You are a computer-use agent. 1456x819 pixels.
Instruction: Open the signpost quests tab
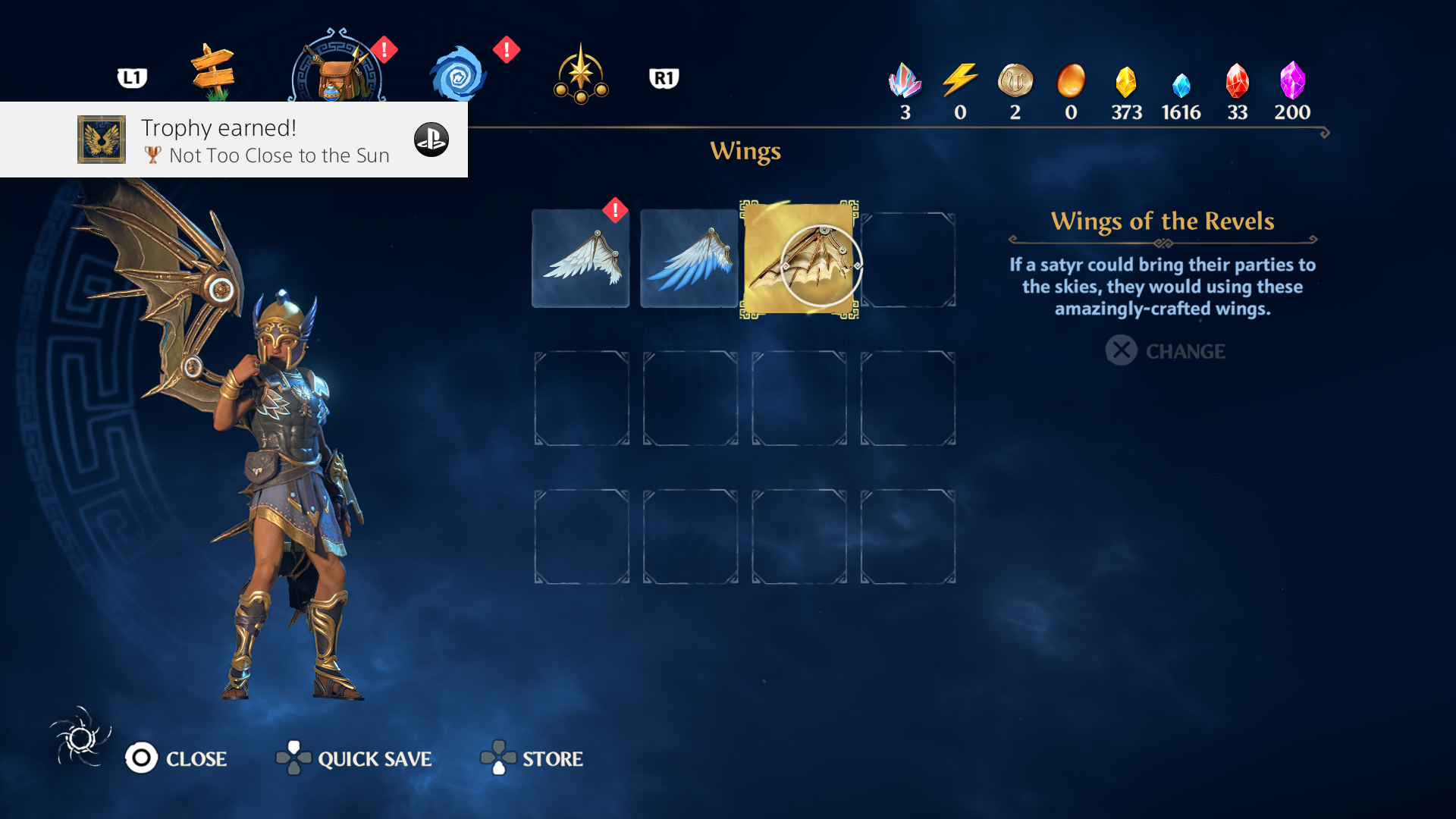click(x=213, y=73)
